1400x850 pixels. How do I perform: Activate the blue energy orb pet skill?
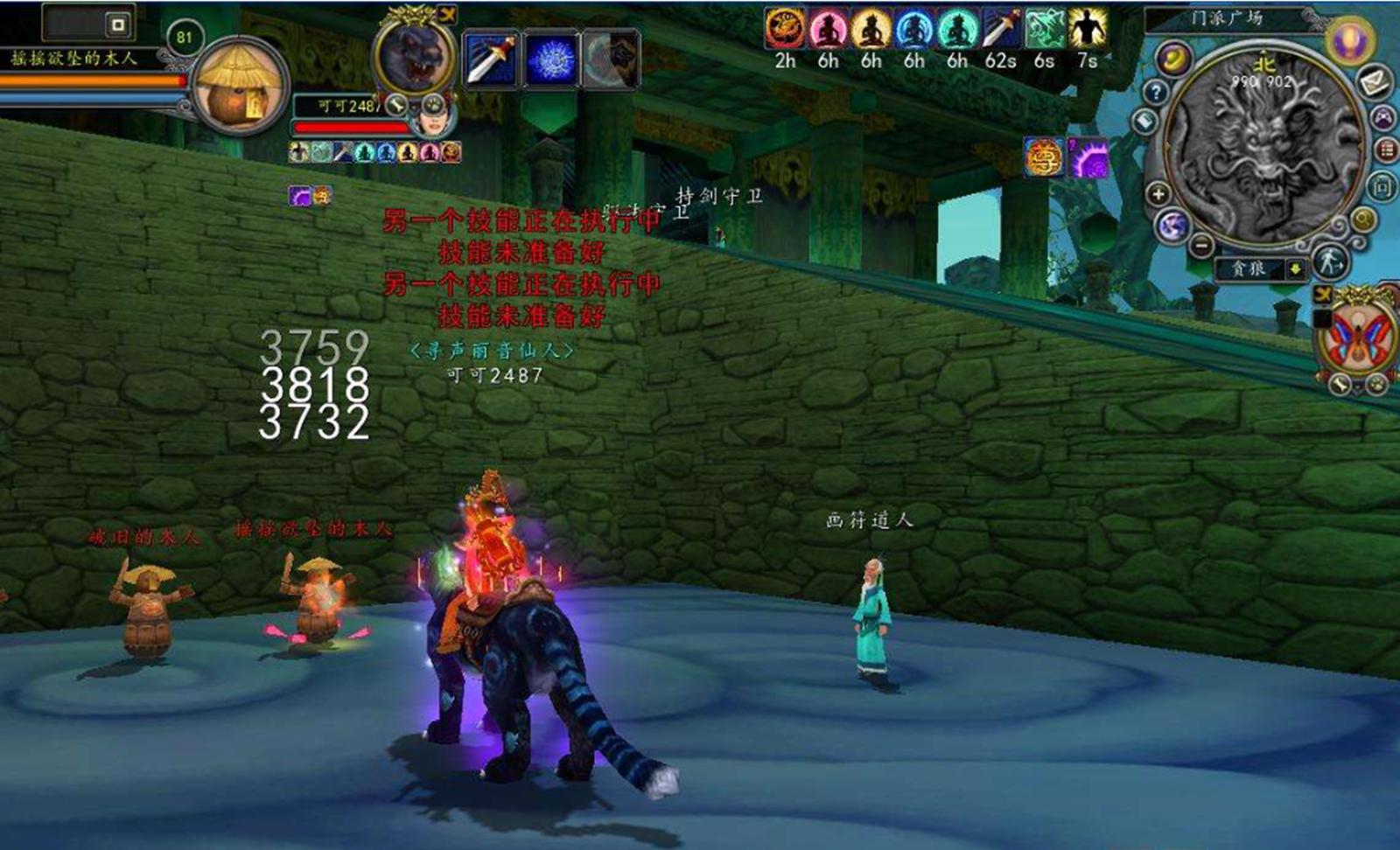tap(551, 59)
